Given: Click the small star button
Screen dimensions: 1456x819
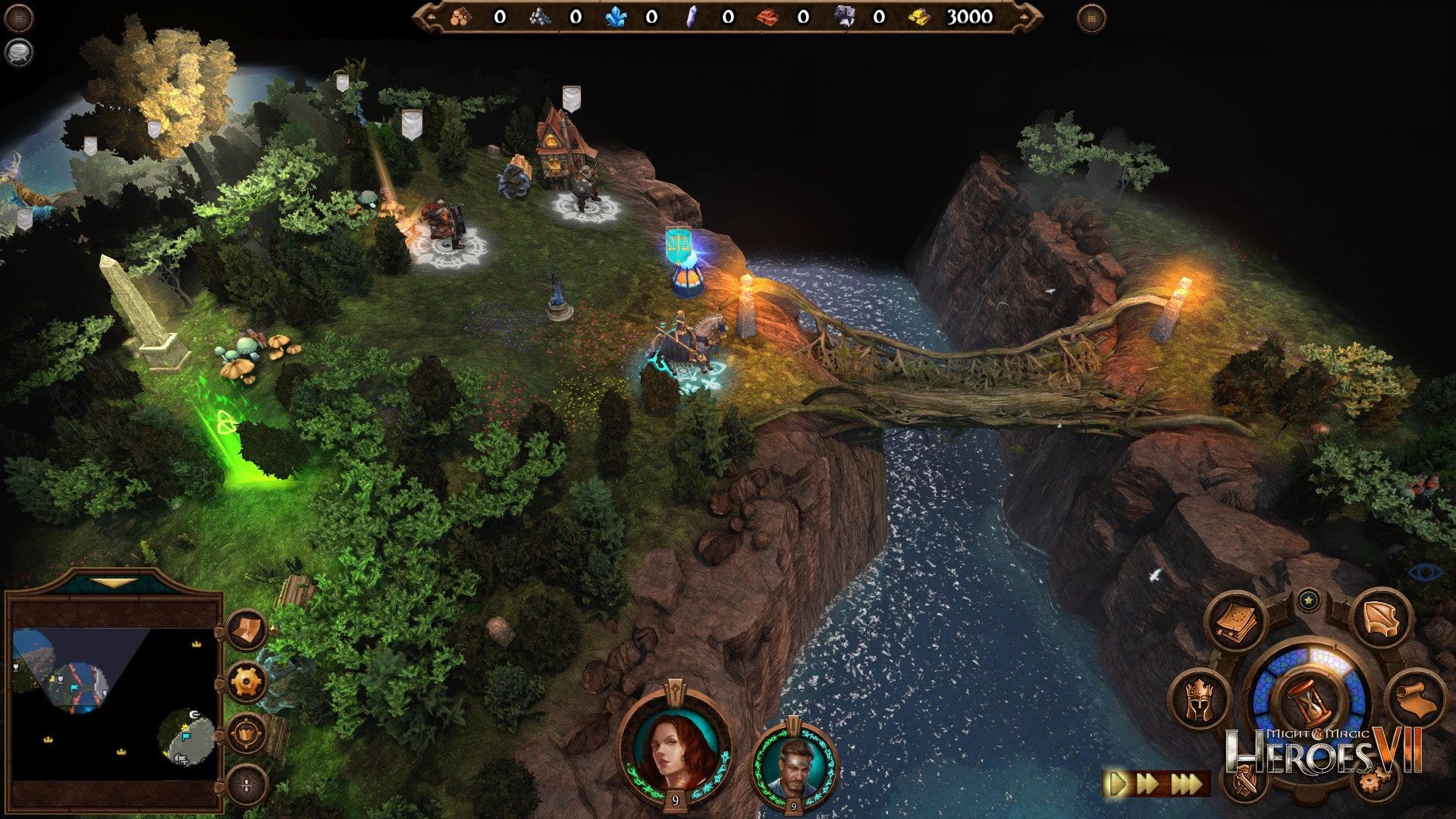Looking at the screenshot, I should (x=1308, y=601).
